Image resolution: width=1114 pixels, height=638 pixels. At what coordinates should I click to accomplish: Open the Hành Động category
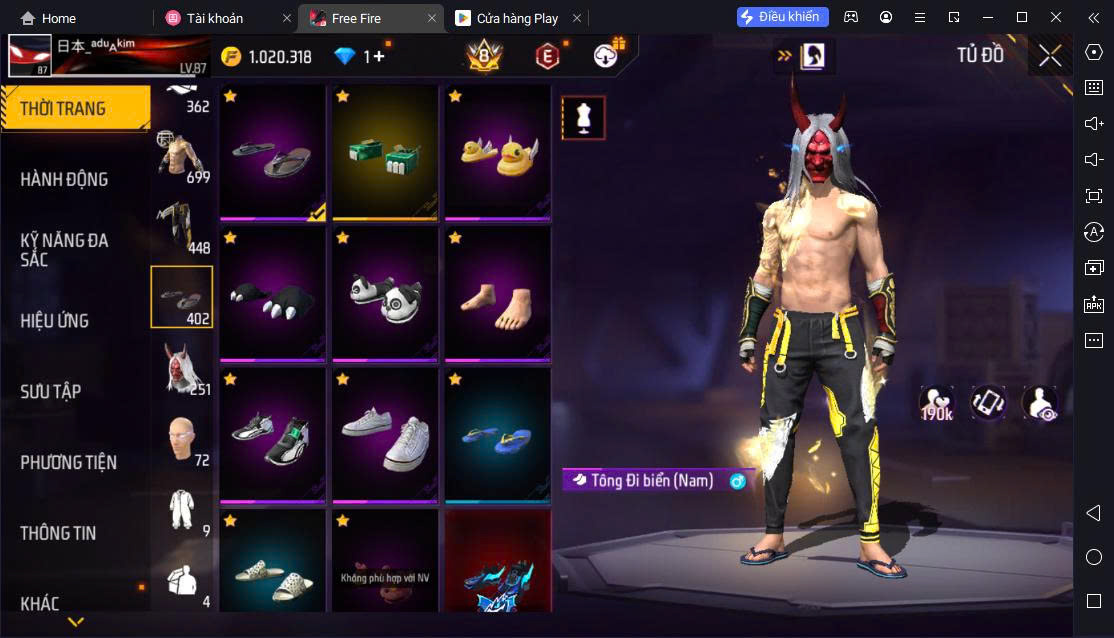click(x=65, y=179)
